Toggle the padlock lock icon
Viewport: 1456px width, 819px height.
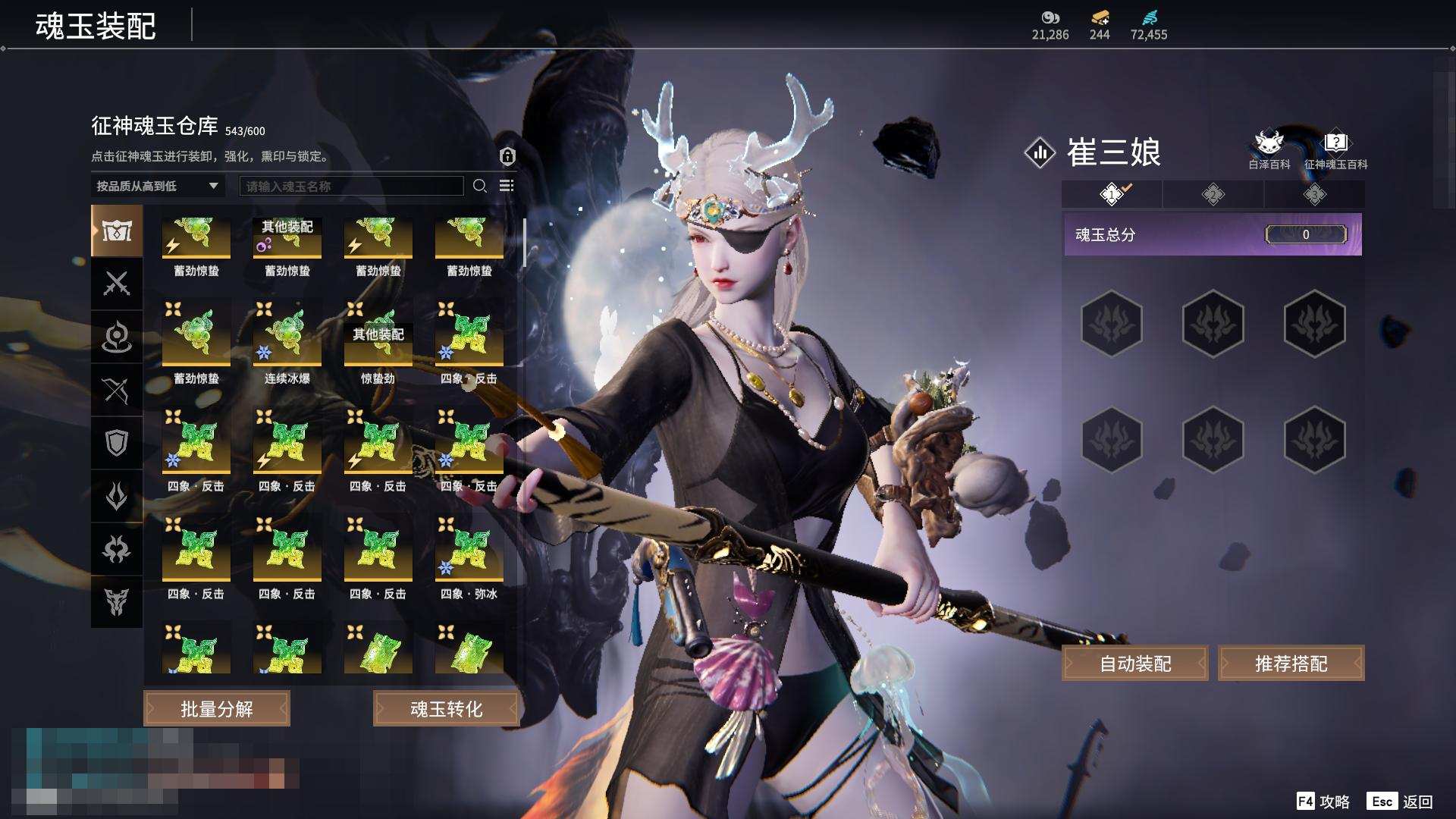coord(507,156)
